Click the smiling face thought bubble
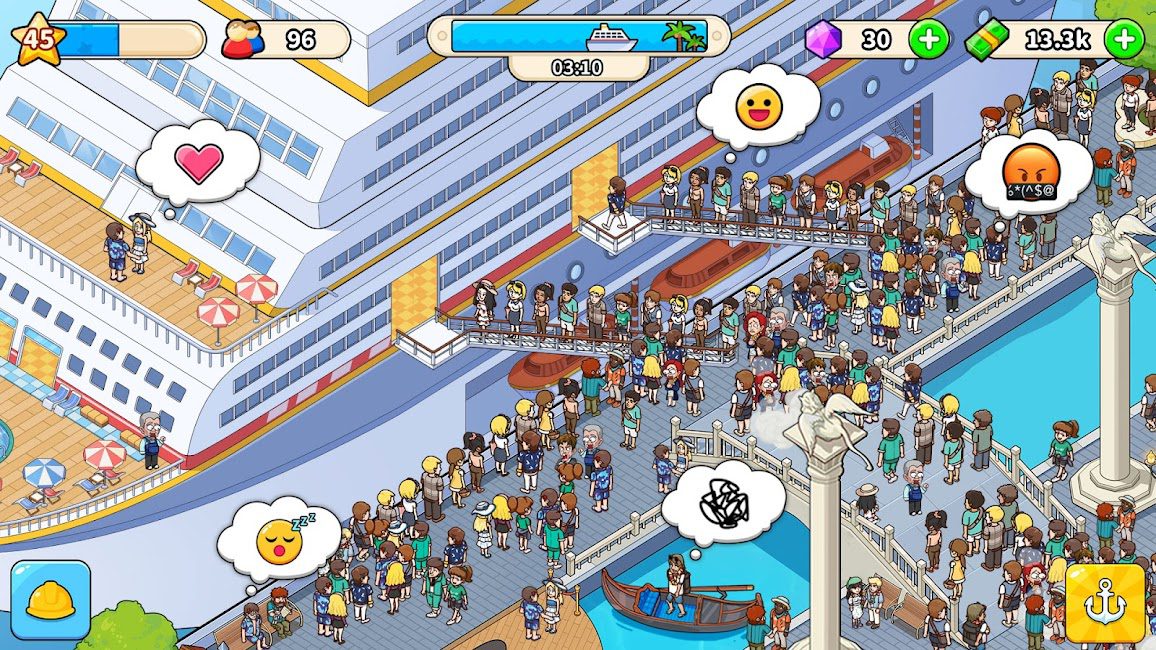The height and width of the screenshot is (650, 1156). click(x=758, y=107)
